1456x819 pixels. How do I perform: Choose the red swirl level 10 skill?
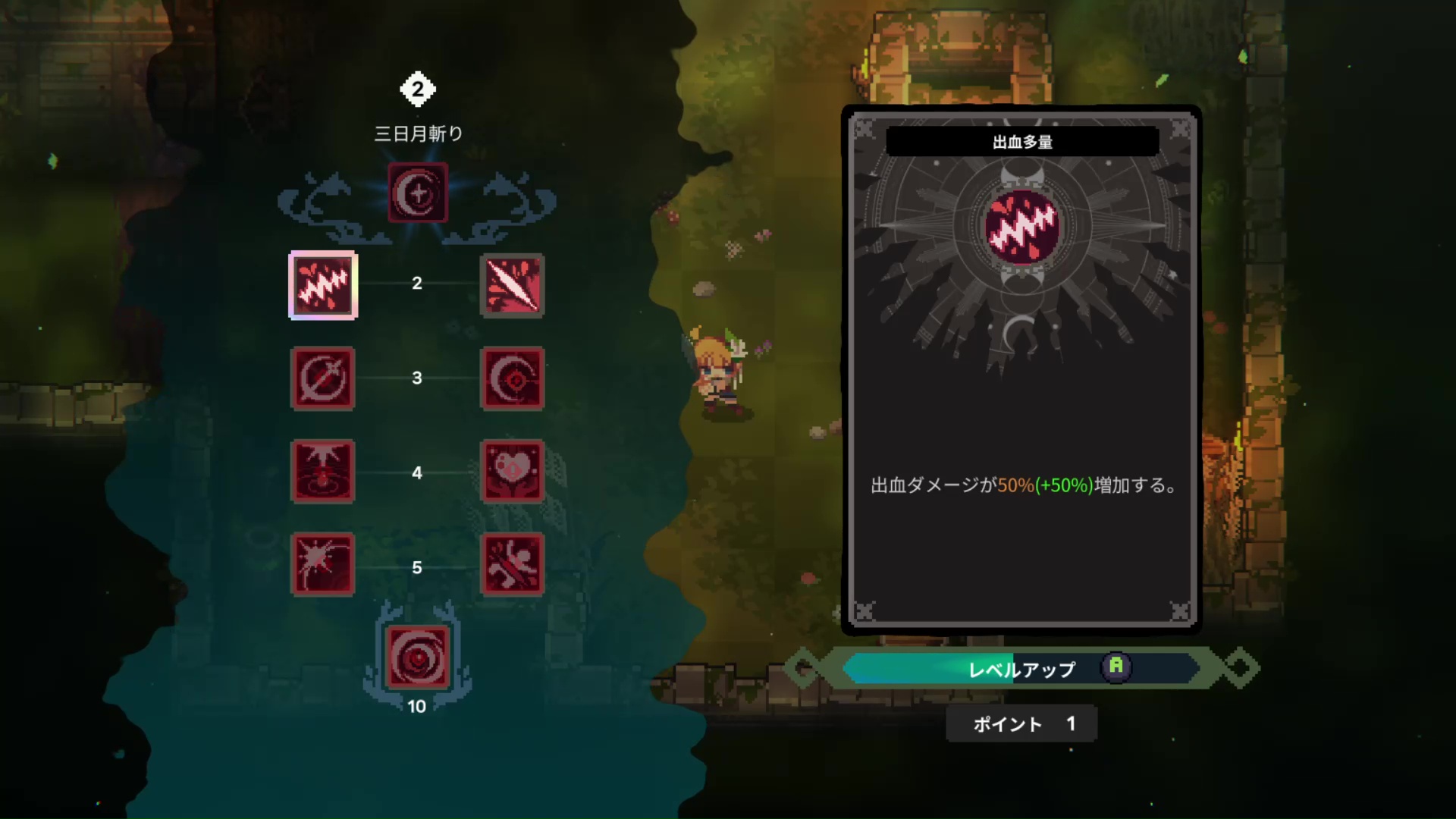(x=418, y=657)
